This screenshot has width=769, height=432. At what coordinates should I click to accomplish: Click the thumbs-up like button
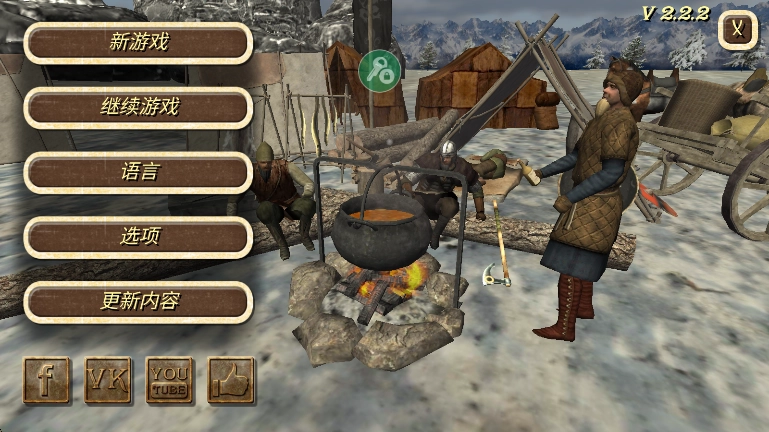(x=231, y=380)
